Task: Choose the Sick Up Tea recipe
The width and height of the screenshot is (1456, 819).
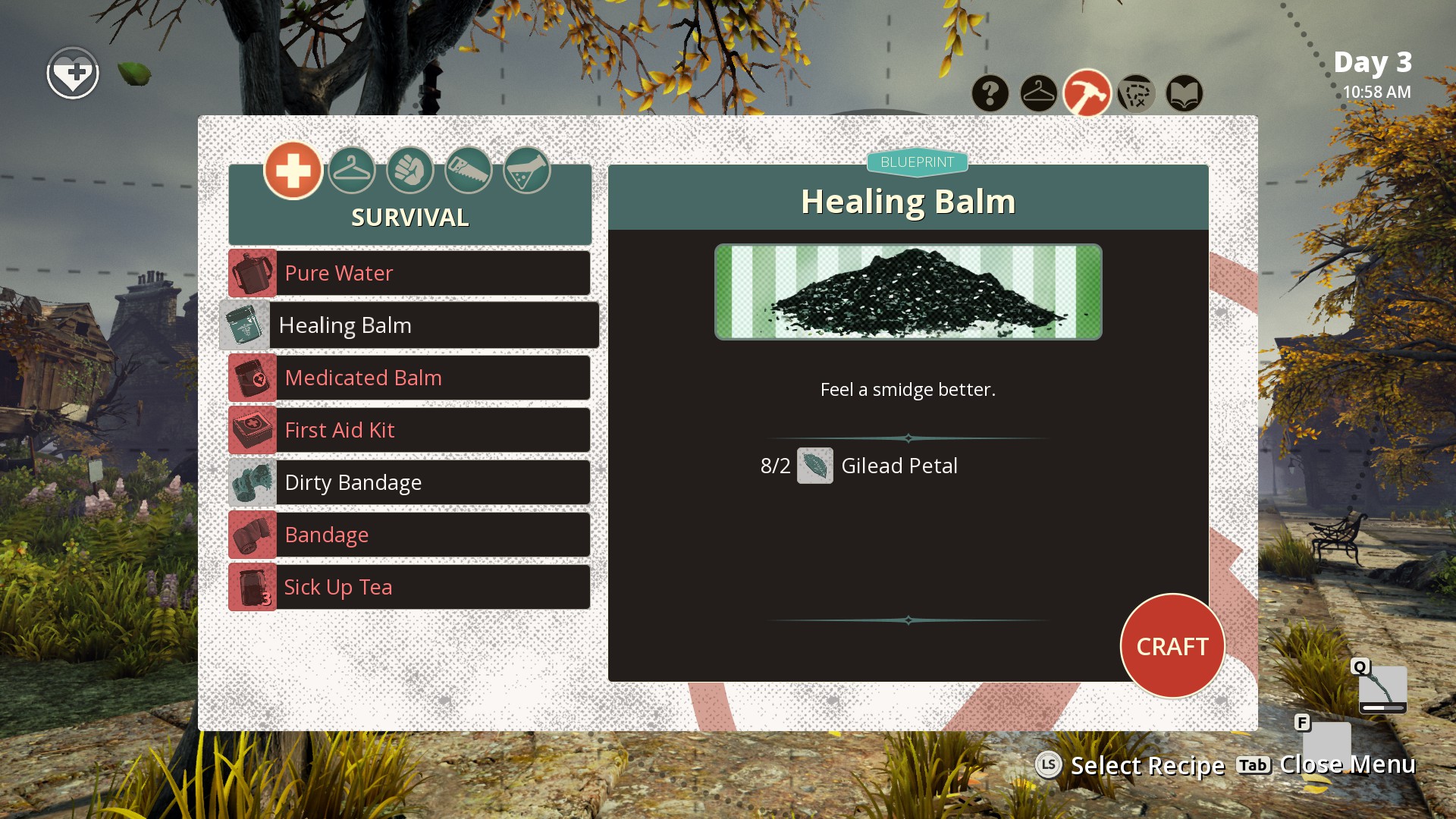Action: point(409,587)
